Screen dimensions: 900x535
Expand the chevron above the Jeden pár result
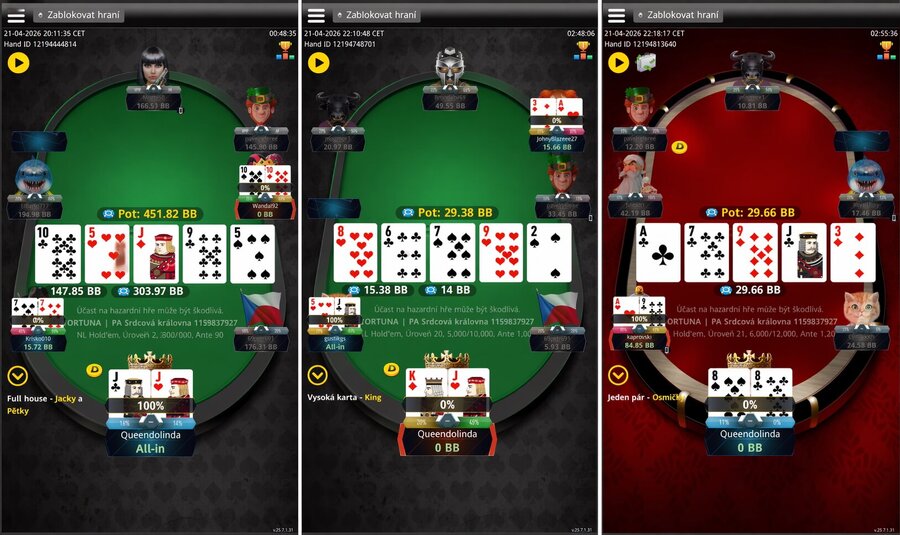[618, 376]
